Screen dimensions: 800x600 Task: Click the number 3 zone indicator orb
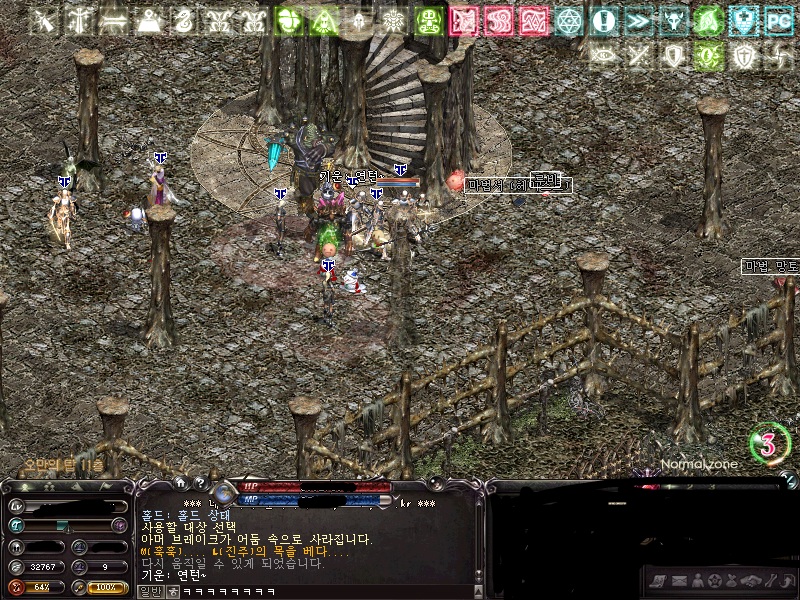[768, 445]
